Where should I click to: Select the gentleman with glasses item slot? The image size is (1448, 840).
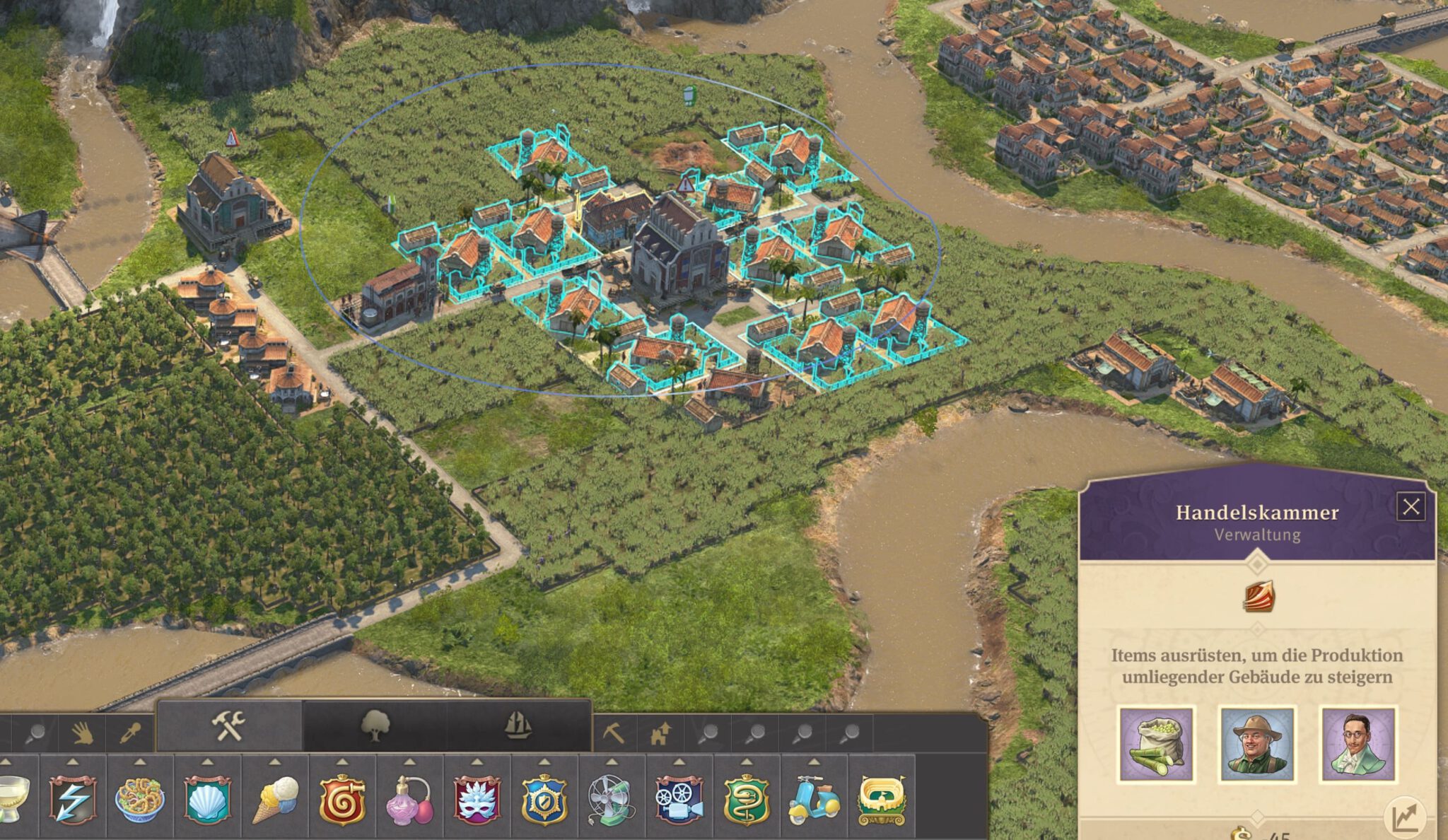pyautogui.click(x=1357, y=745)
